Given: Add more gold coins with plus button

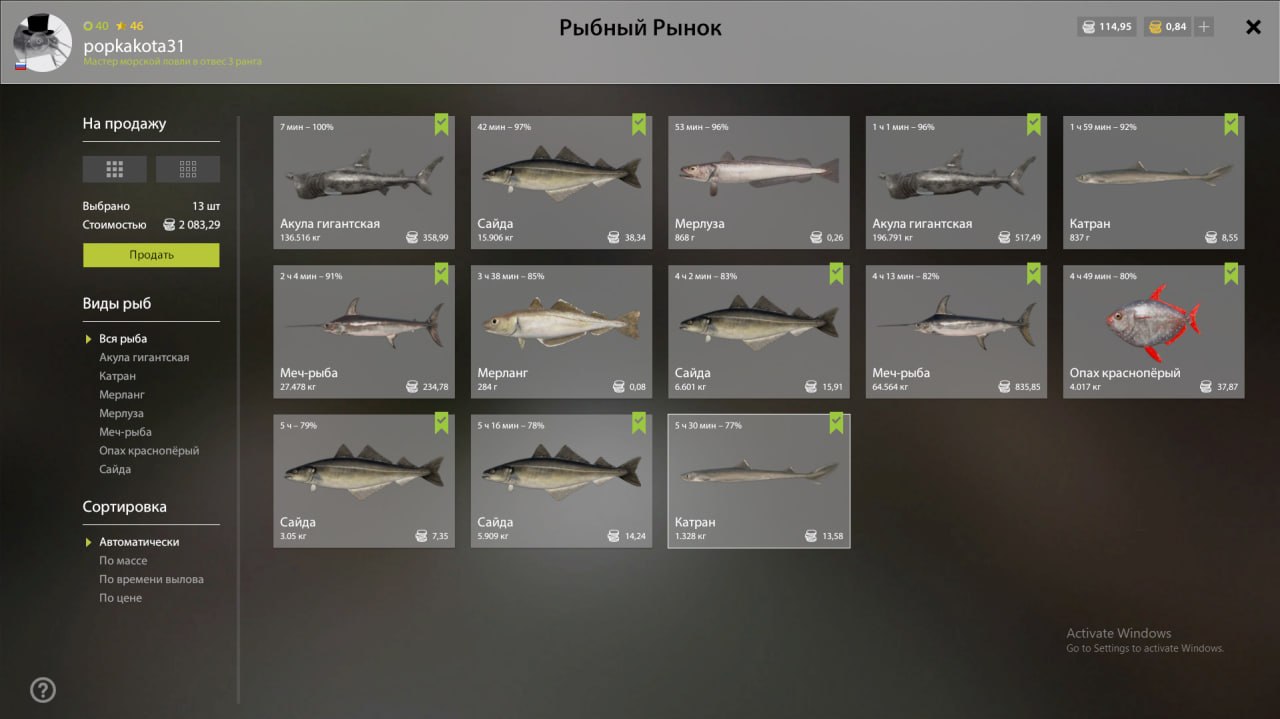Looking at the screenshot, I should coord(1204,27).
